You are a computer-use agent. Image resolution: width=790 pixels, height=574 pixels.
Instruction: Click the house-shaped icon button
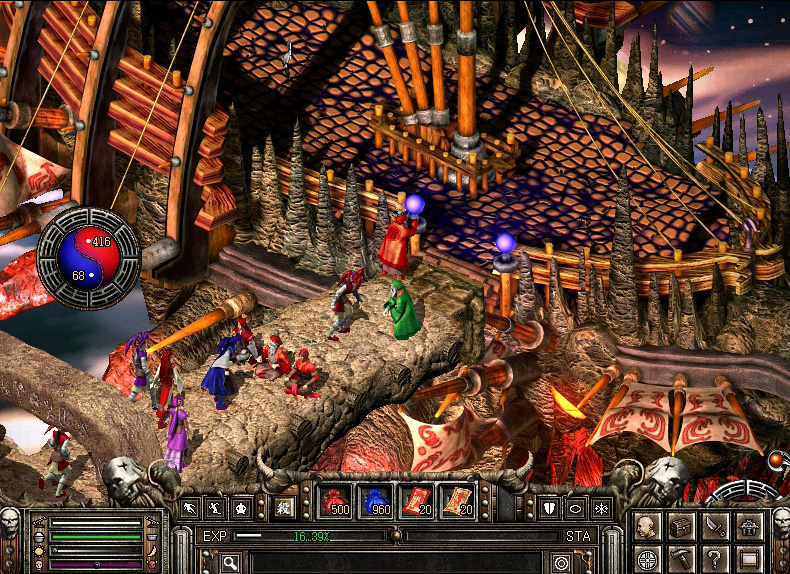(x=747, y=525)
